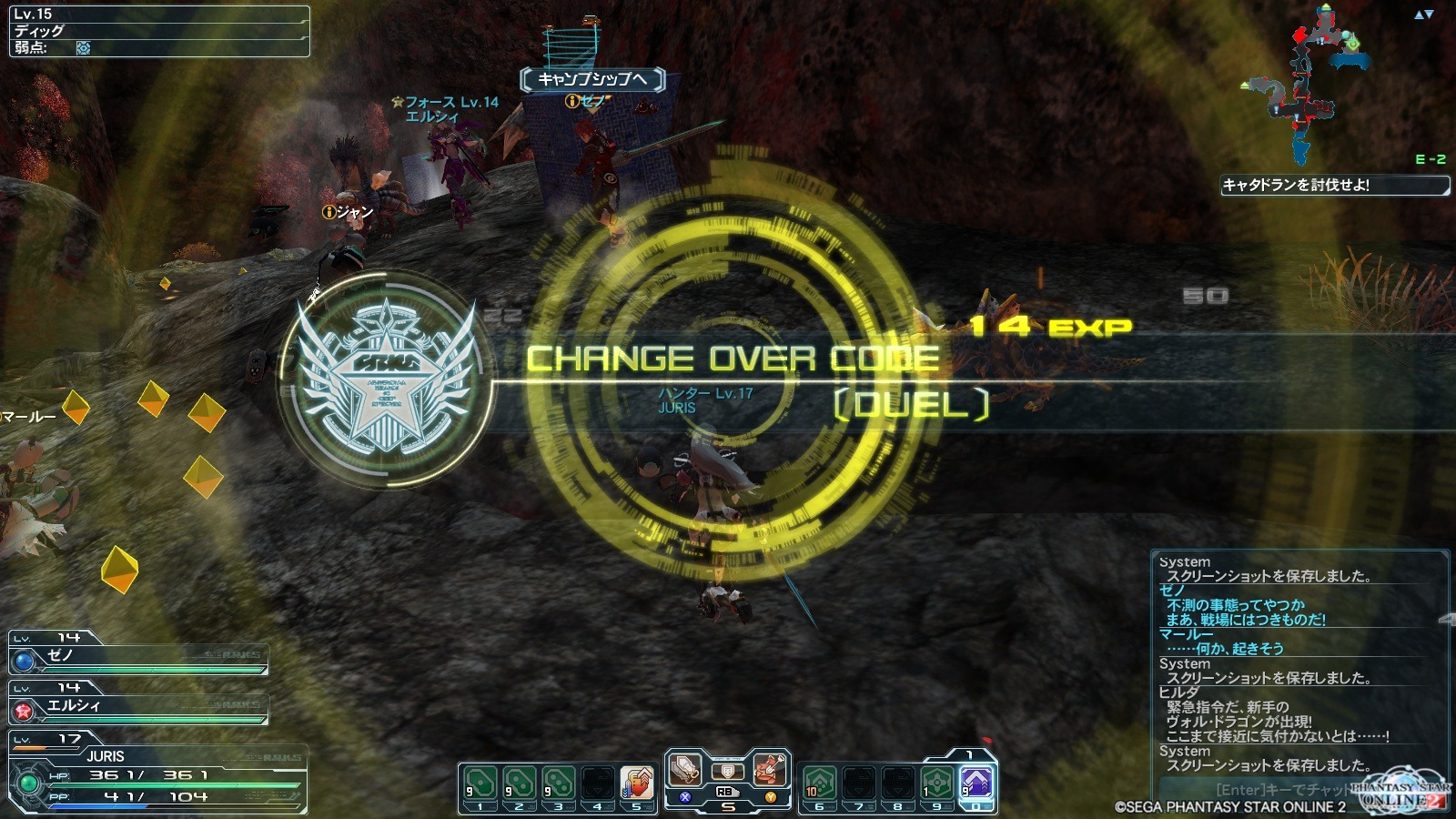This screenshot has height=819, width=1456.
Task: Activate the purple chevron skill in slot 0
Action: point(976,783)
